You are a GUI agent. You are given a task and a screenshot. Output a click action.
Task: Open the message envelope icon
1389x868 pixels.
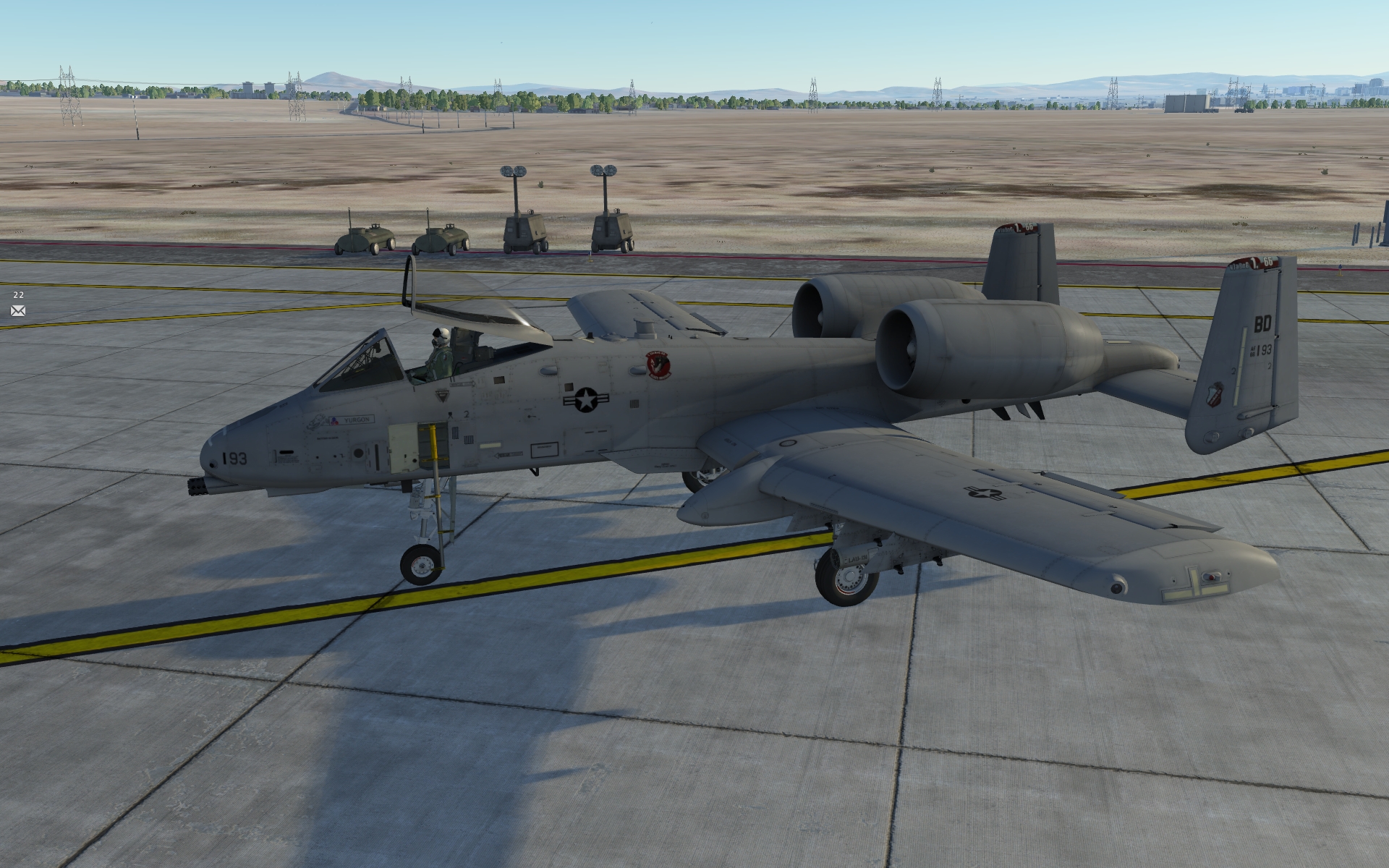click(x=18, y=311)
